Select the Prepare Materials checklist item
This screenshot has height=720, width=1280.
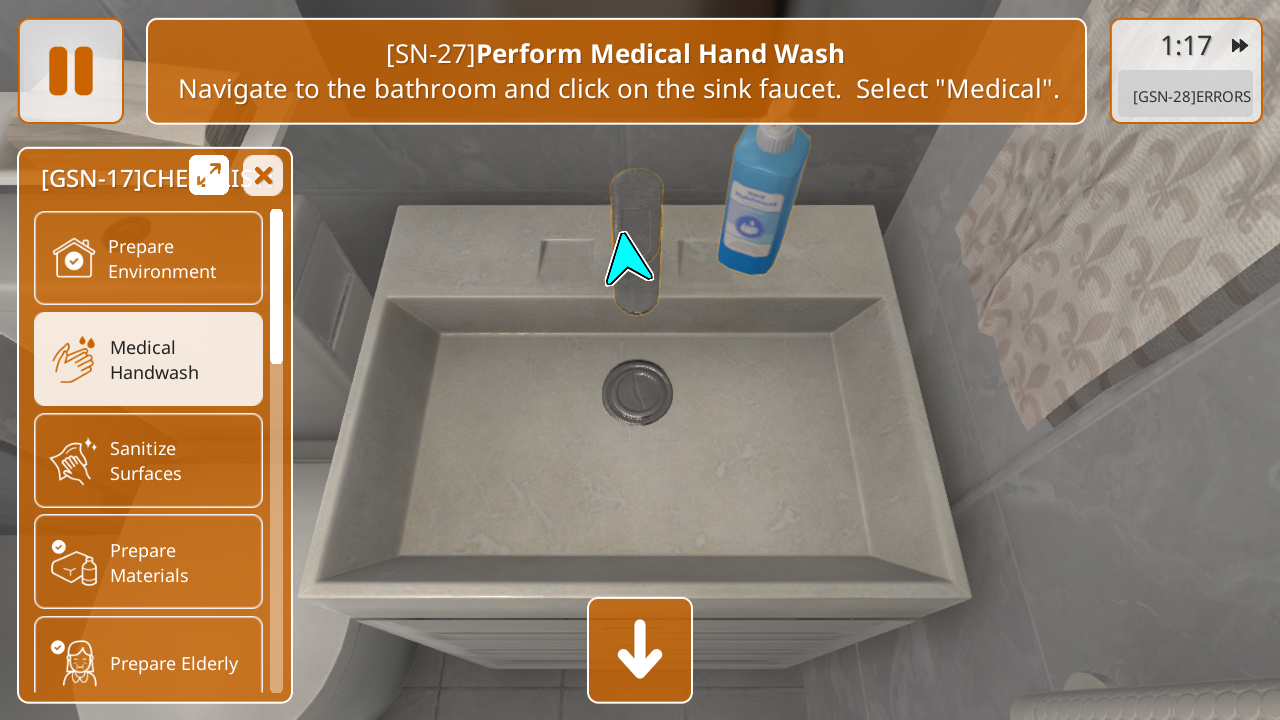click(x=148, y=562)
